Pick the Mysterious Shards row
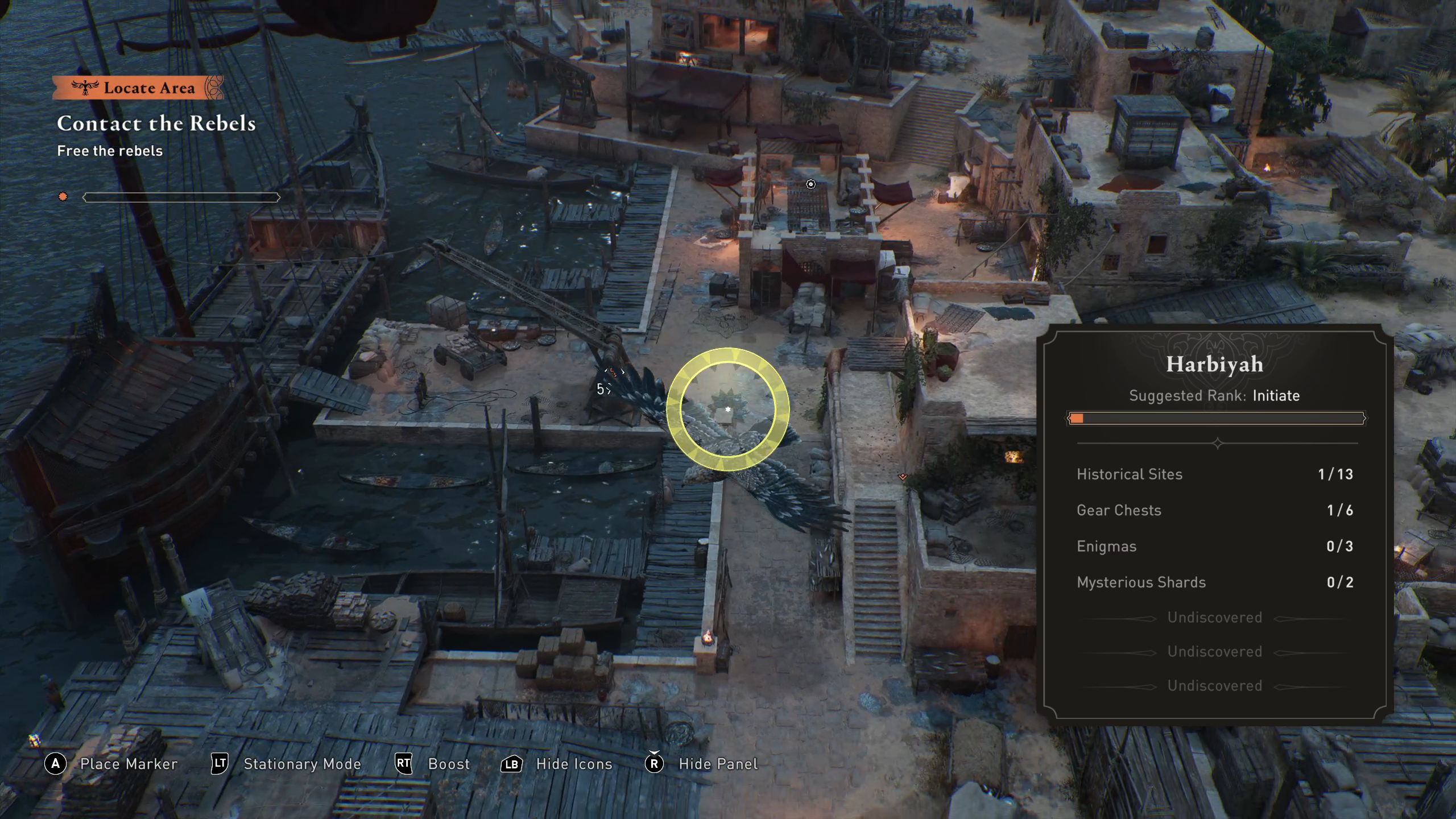The width and height of the screenshot is (1456, 819). (1214, 582)
